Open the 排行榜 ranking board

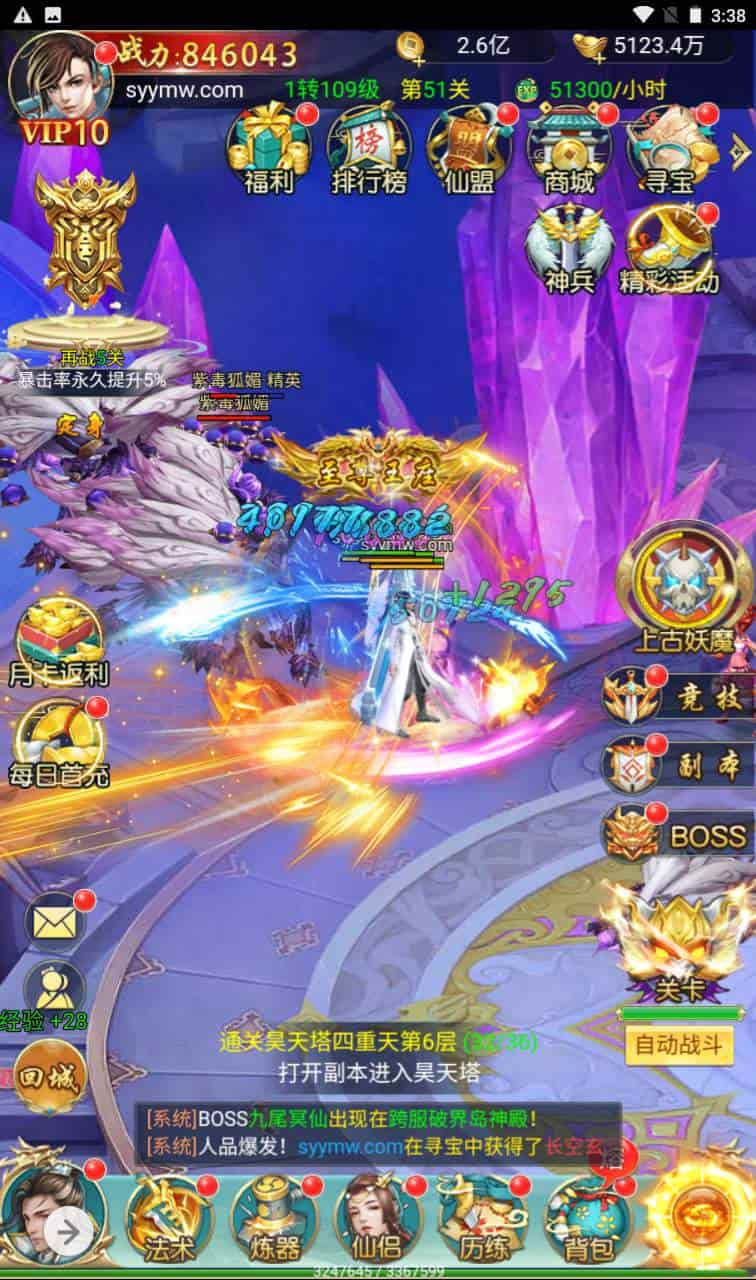coord(368,150)
